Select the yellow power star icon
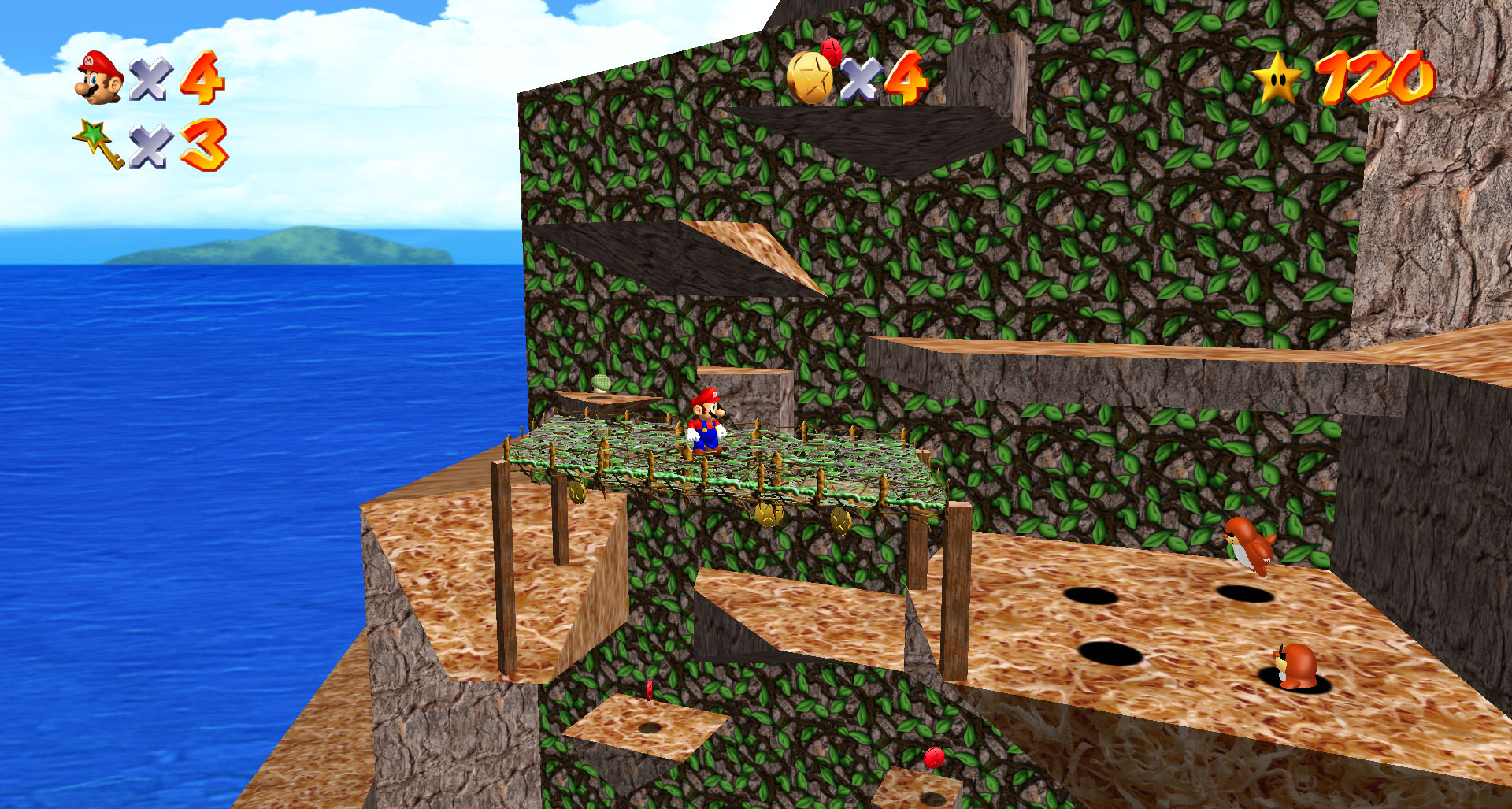 tap(1277, 79)
